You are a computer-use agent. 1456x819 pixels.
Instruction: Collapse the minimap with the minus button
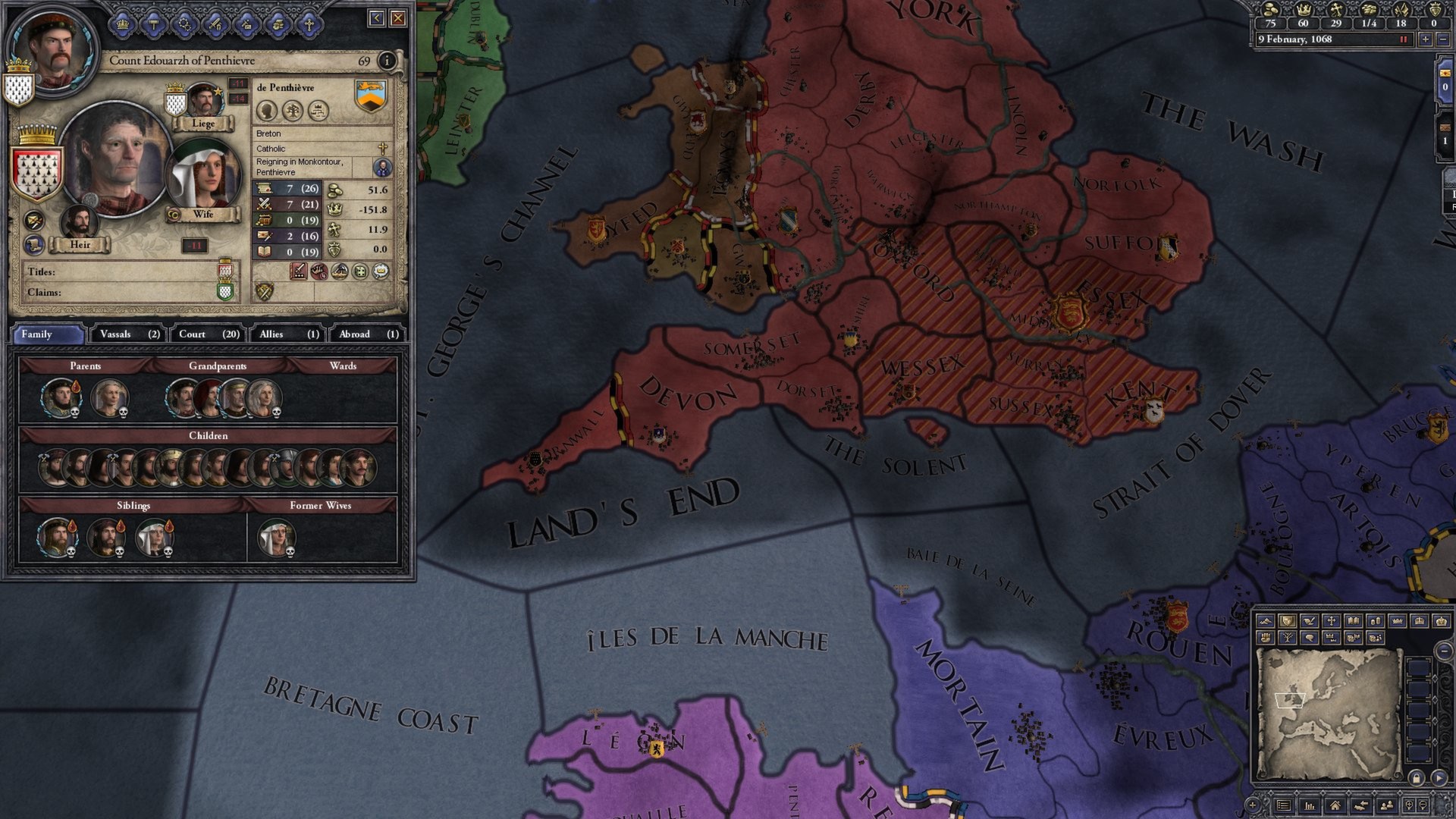[x=1443, y=651]
